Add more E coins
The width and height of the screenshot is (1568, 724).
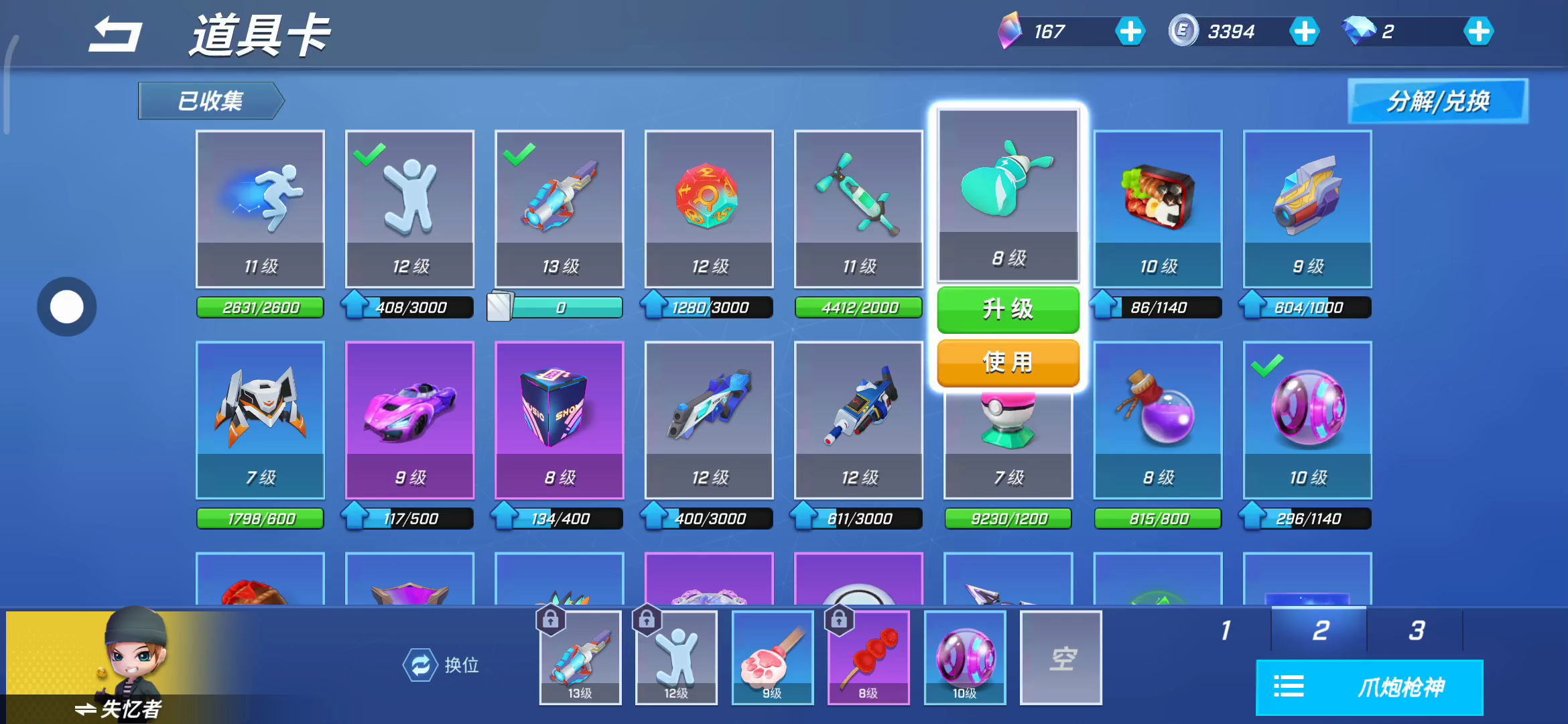(1304, 32)
